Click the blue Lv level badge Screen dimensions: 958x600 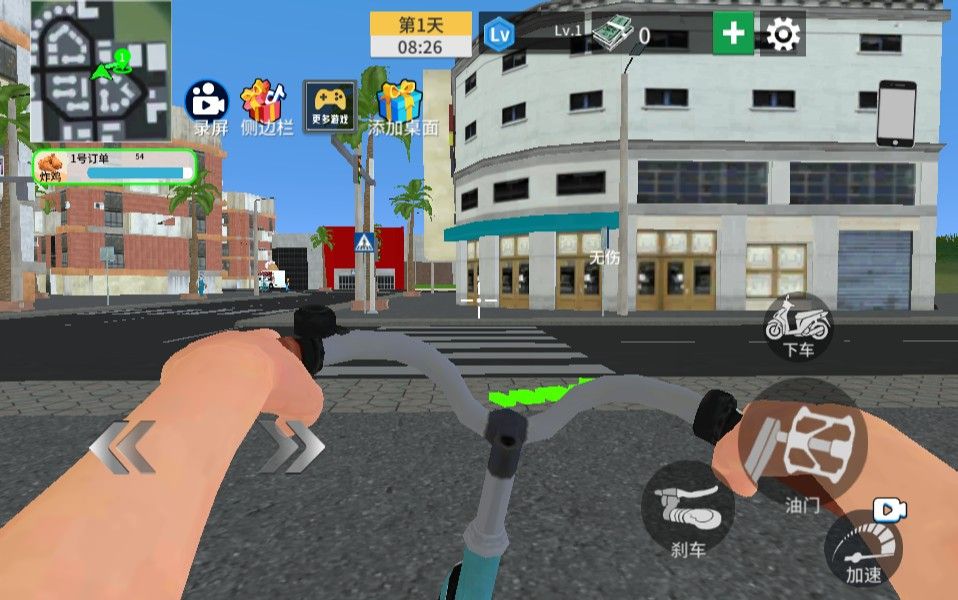499,35
